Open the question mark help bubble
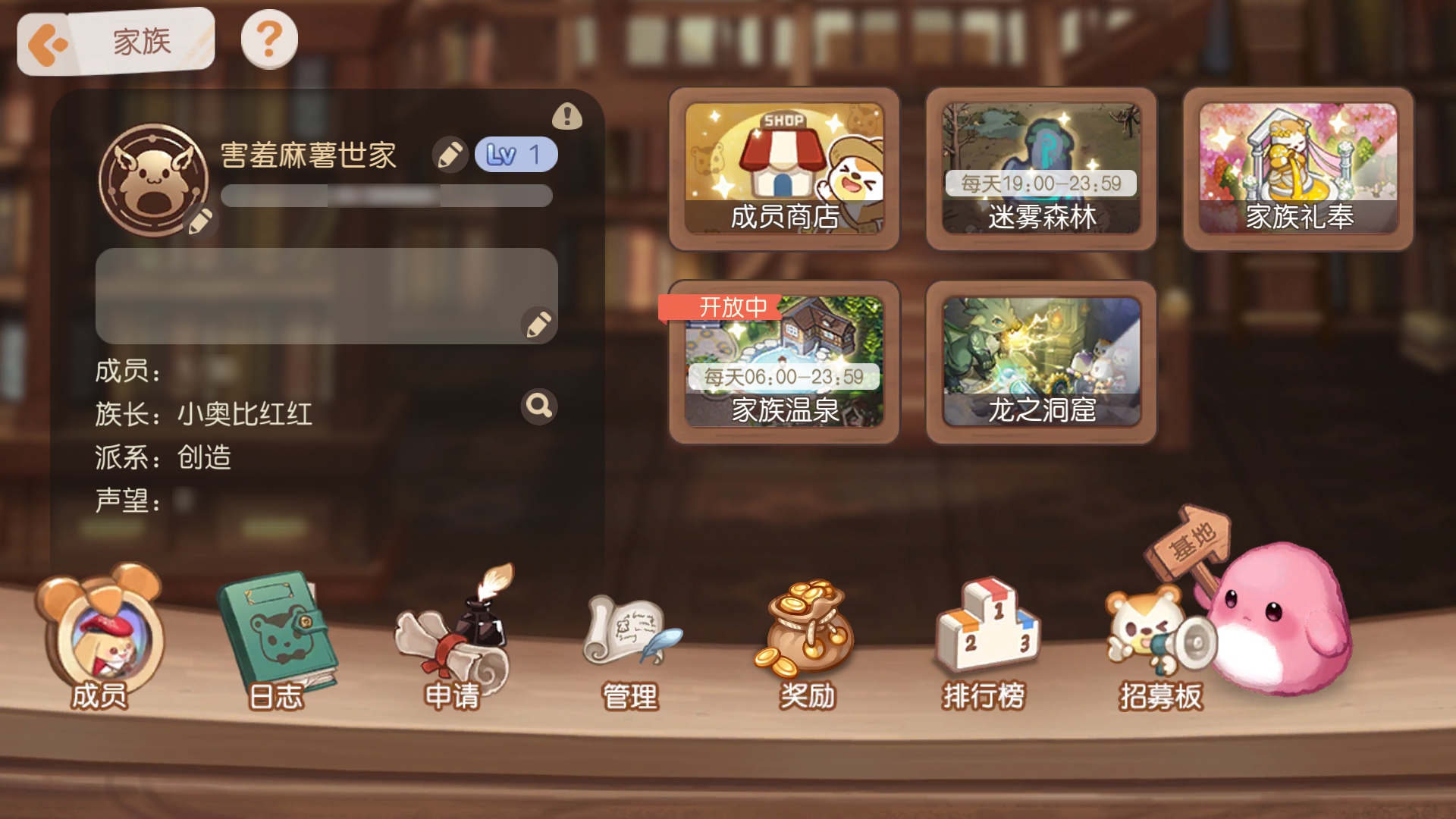Viewport: 1456px width, 819px height. click(x=269, y=39)
